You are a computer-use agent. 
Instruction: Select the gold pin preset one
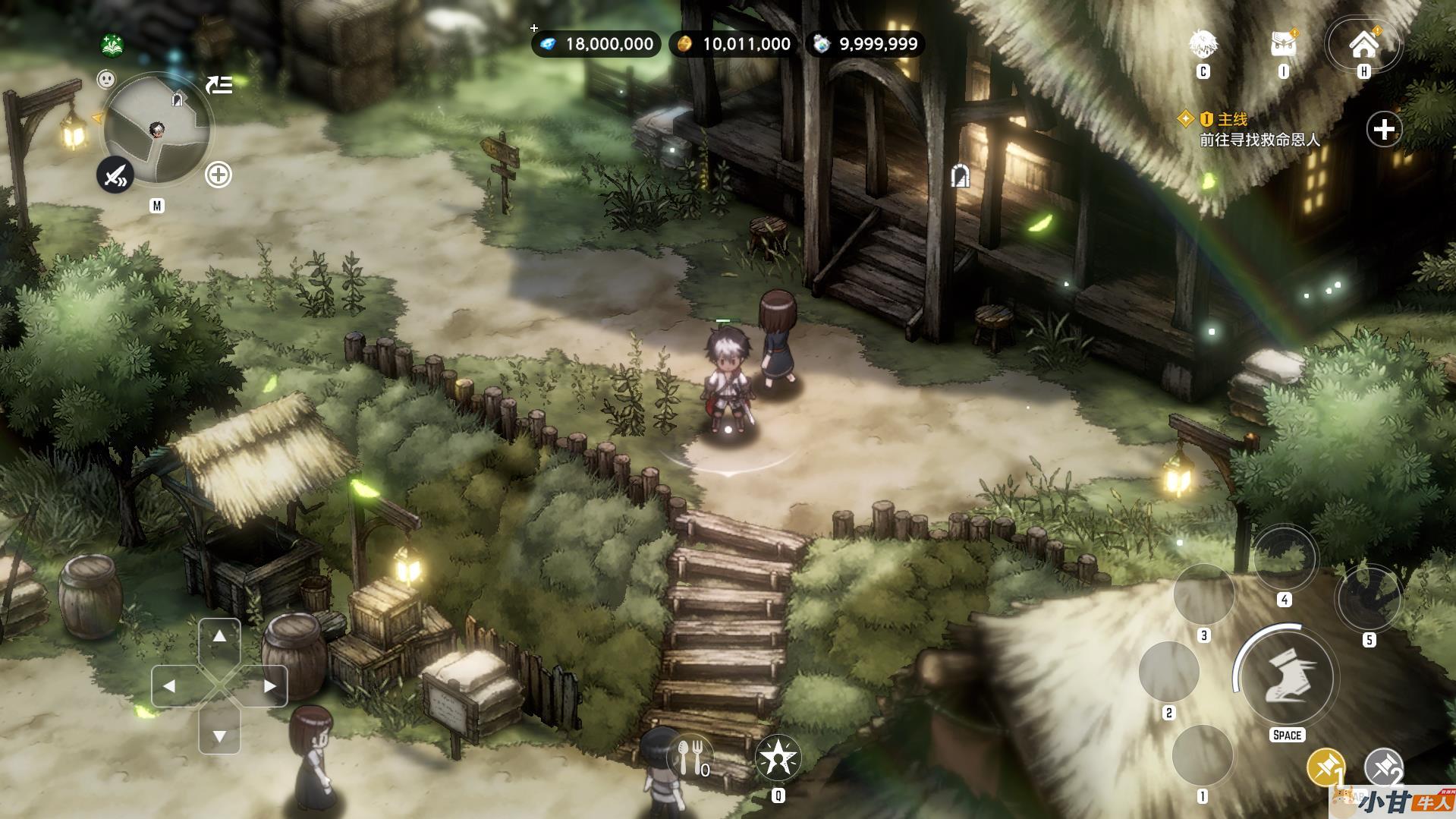tap(1325, 767)
